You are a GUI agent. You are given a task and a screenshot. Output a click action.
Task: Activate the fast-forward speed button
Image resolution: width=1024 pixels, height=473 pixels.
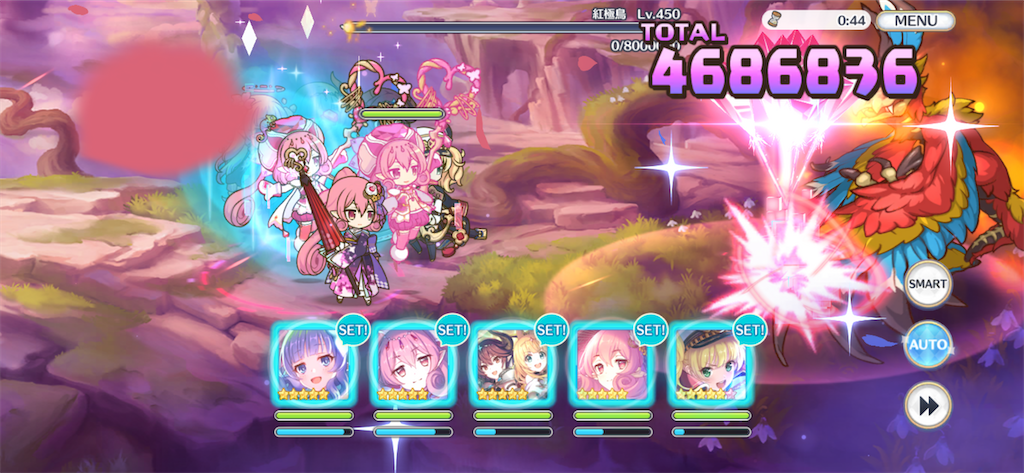coord(927,406)
